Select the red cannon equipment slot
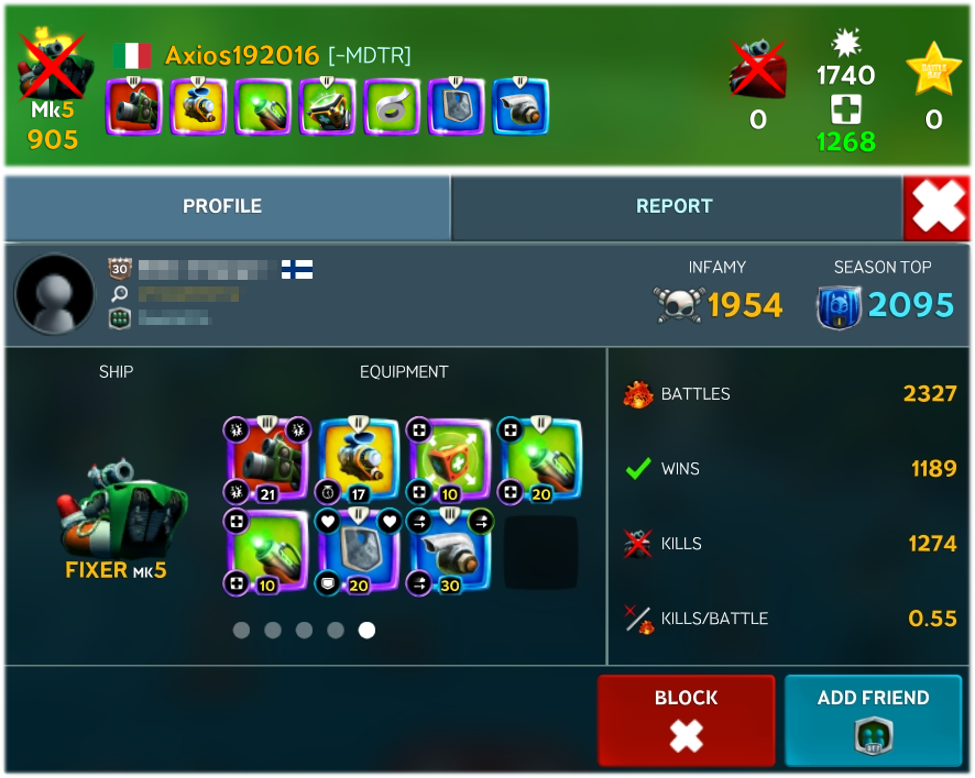This screenshot has width=975, height=778. click(266, 459)
